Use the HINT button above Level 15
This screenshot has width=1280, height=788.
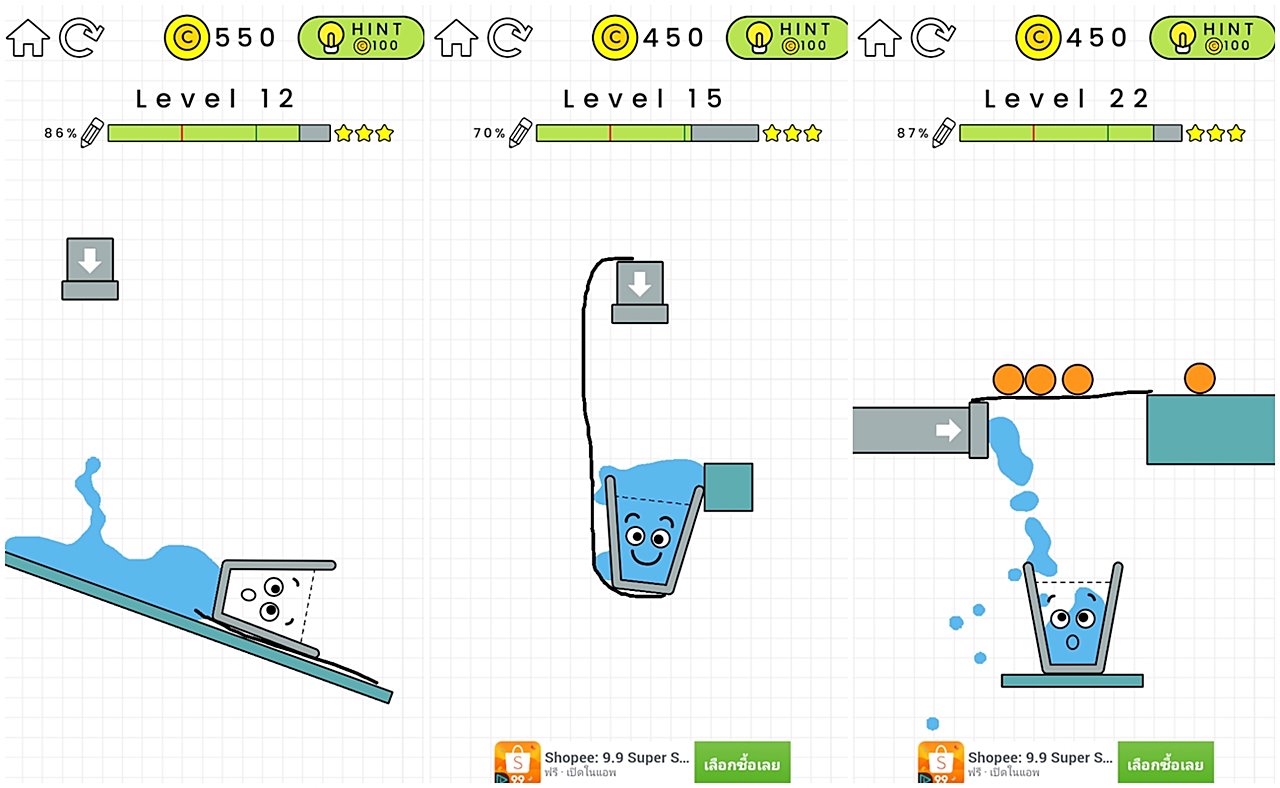(x=788, y=38)
